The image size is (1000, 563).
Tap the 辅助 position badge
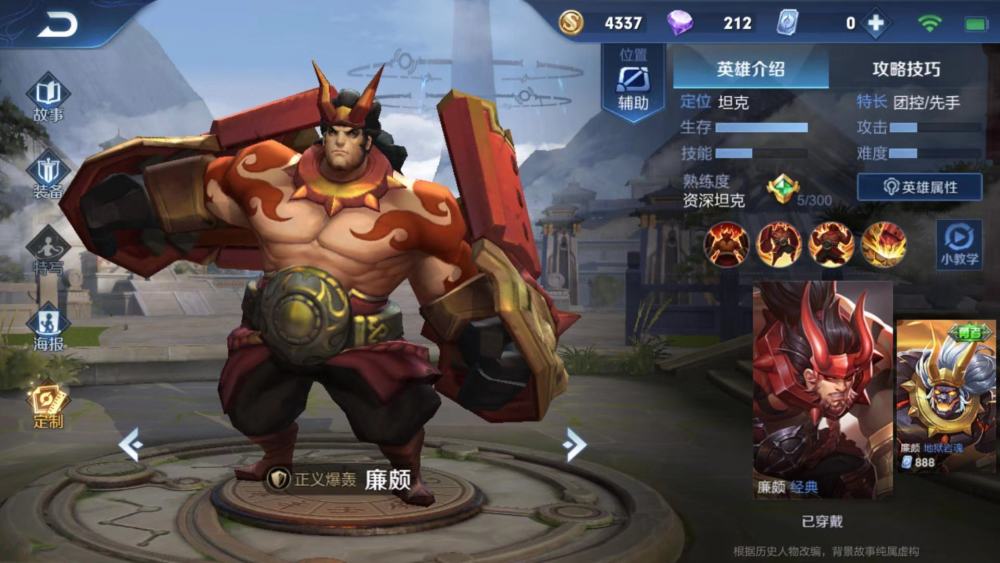[633, 81]
